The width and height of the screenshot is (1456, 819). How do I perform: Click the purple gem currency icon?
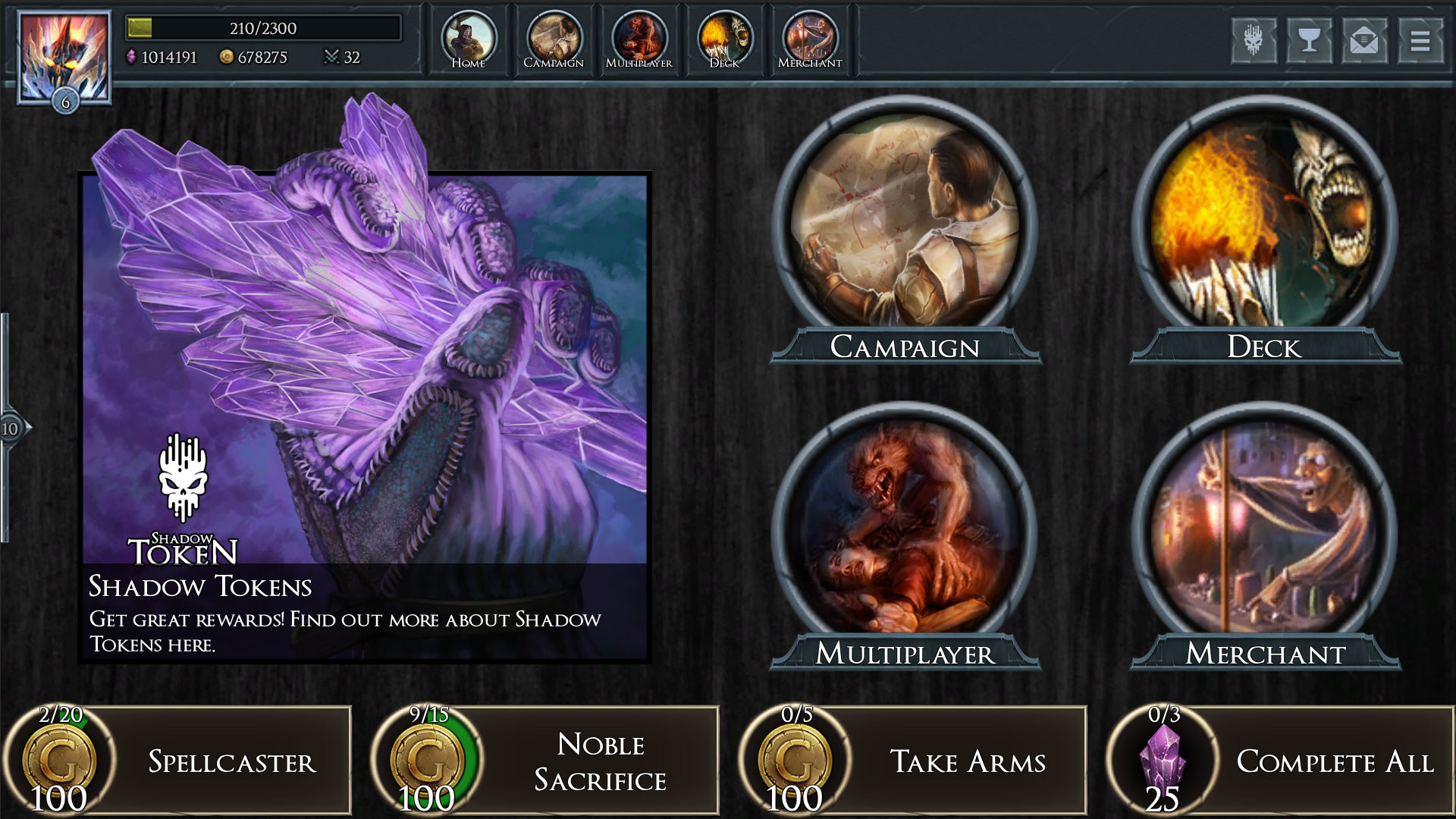point(133,58)
